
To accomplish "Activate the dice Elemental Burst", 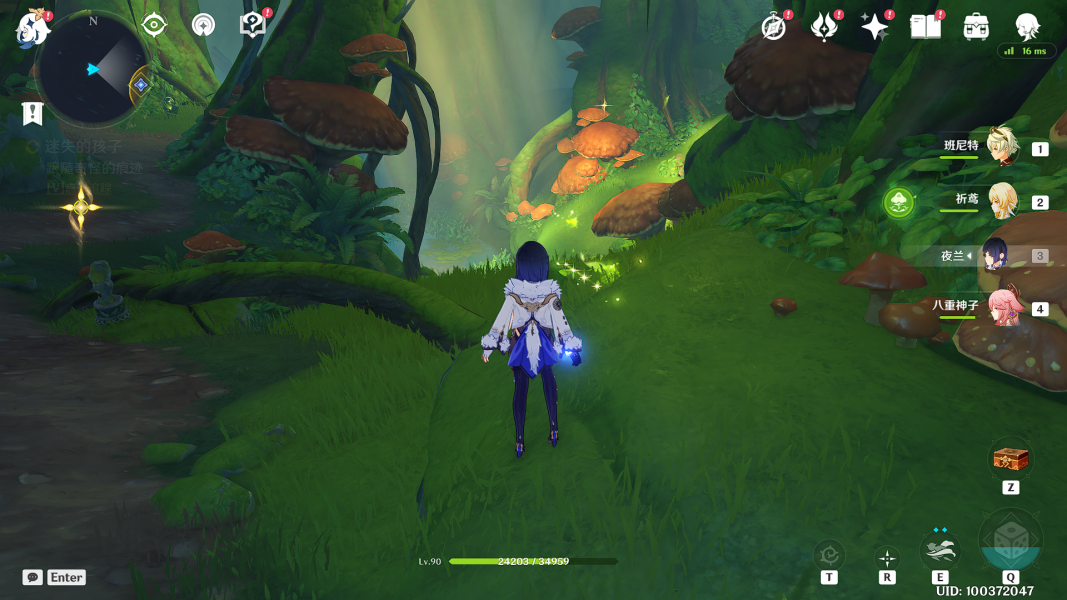I will 1010,545.
